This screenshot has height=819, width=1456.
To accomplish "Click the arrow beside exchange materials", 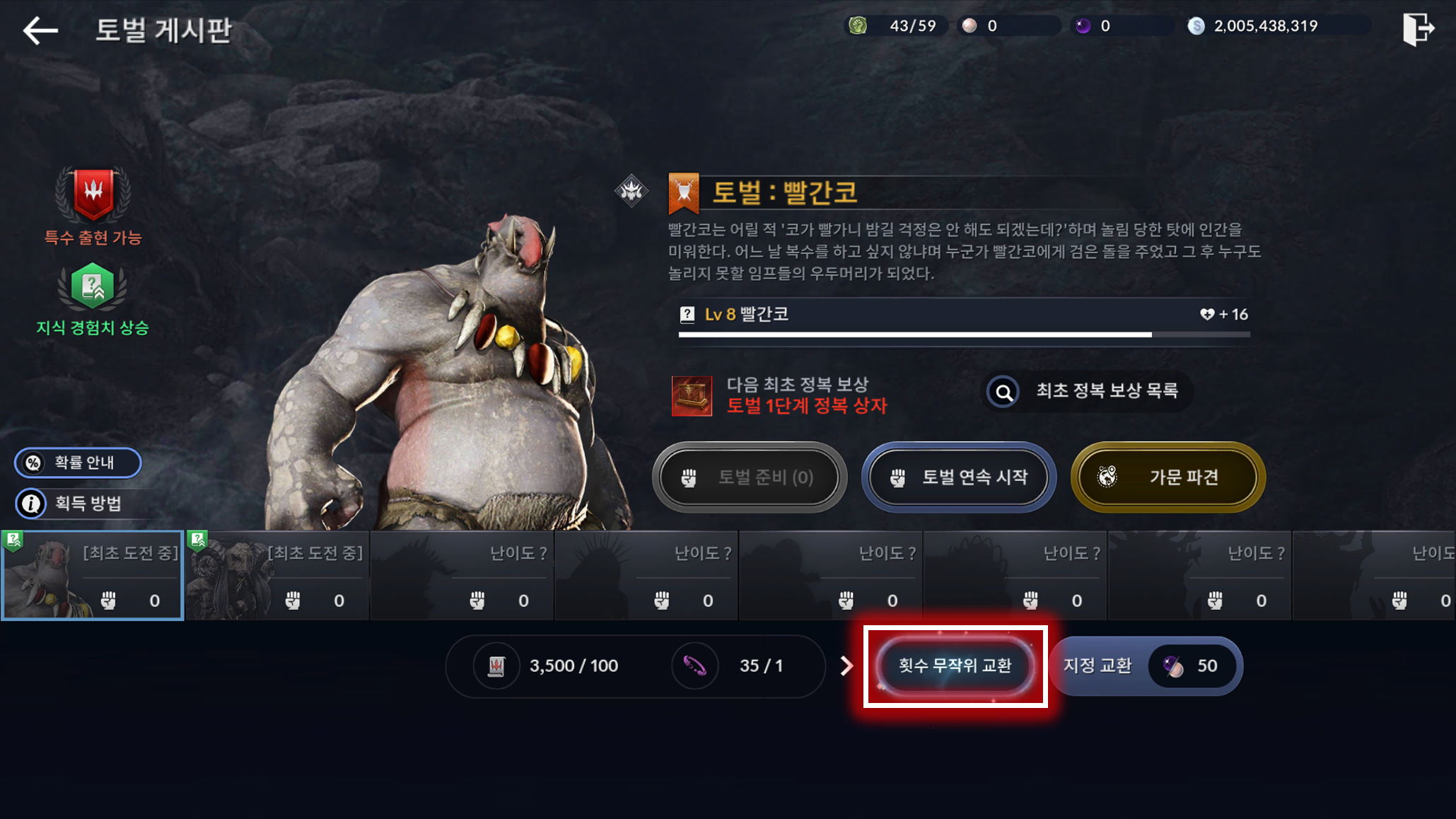I will coord(846,666).
